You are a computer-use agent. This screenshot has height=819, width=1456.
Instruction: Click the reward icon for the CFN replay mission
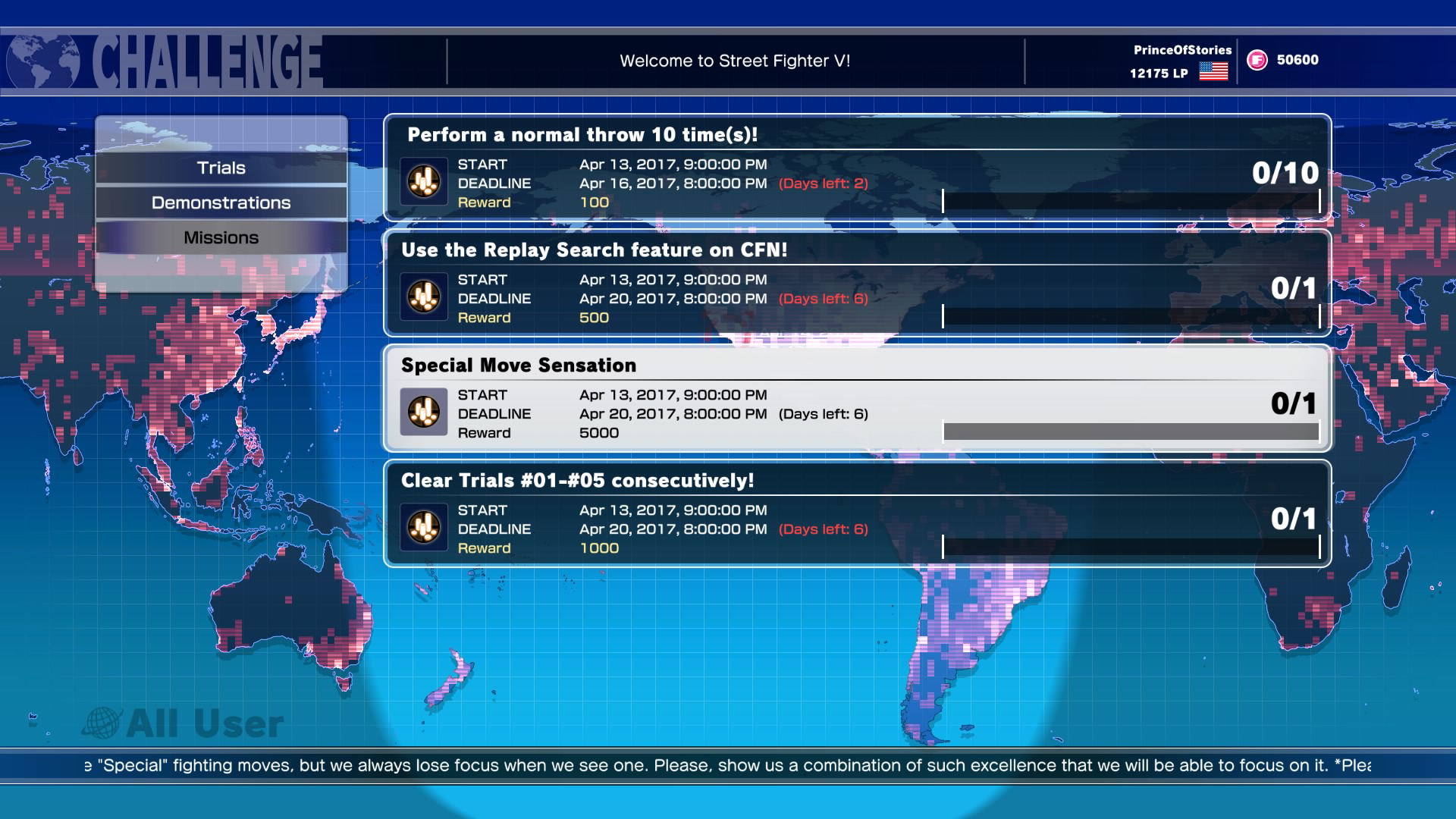pos(423,297)
